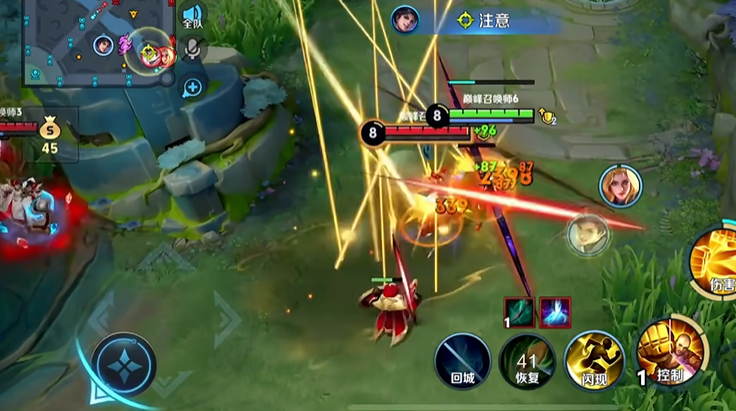The image size is (736, 411).
Task: Tap the virtual movement joystick
Action: (x=124, y=364)
